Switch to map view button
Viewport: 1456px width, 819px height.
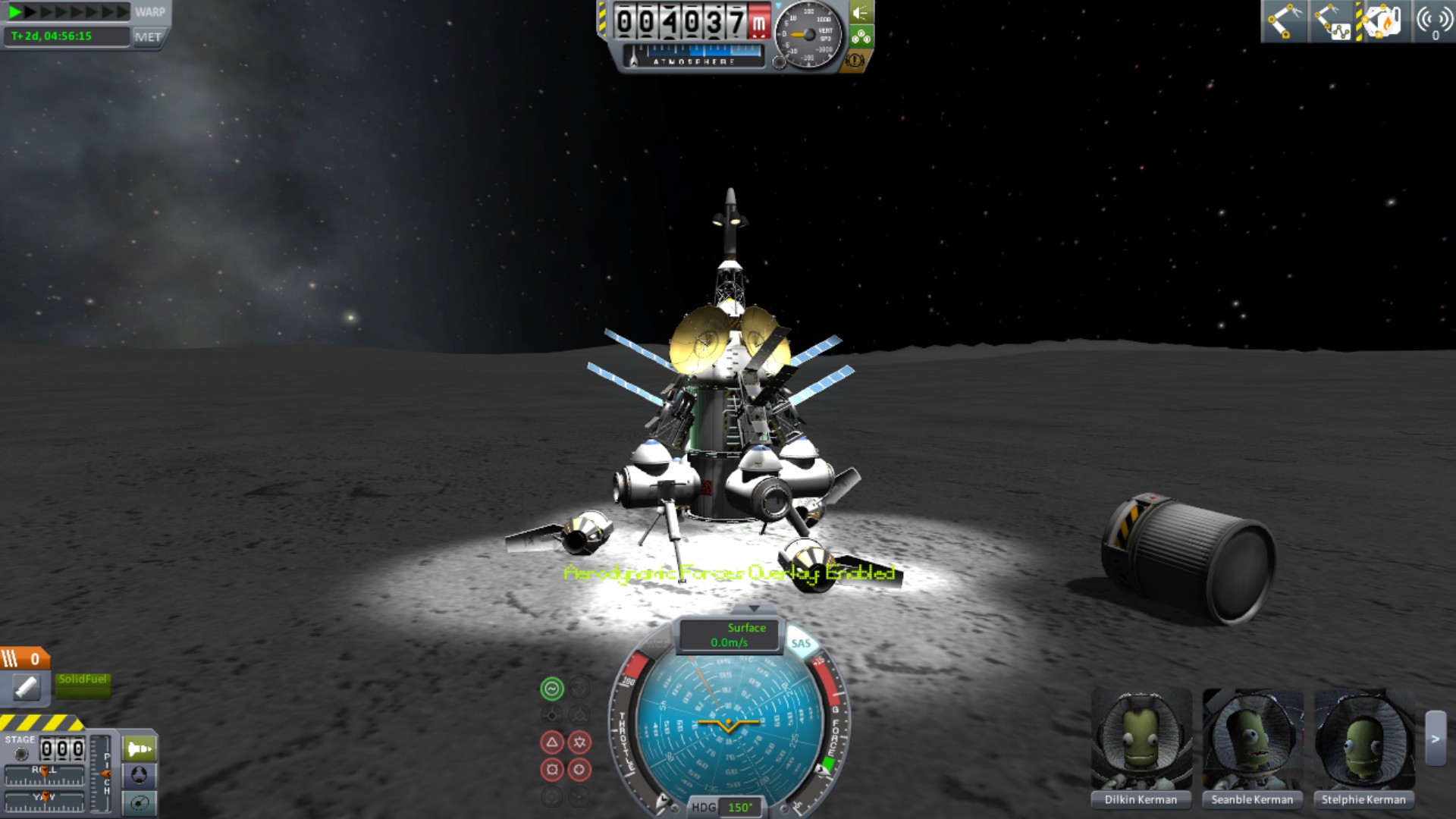point(140,802)
